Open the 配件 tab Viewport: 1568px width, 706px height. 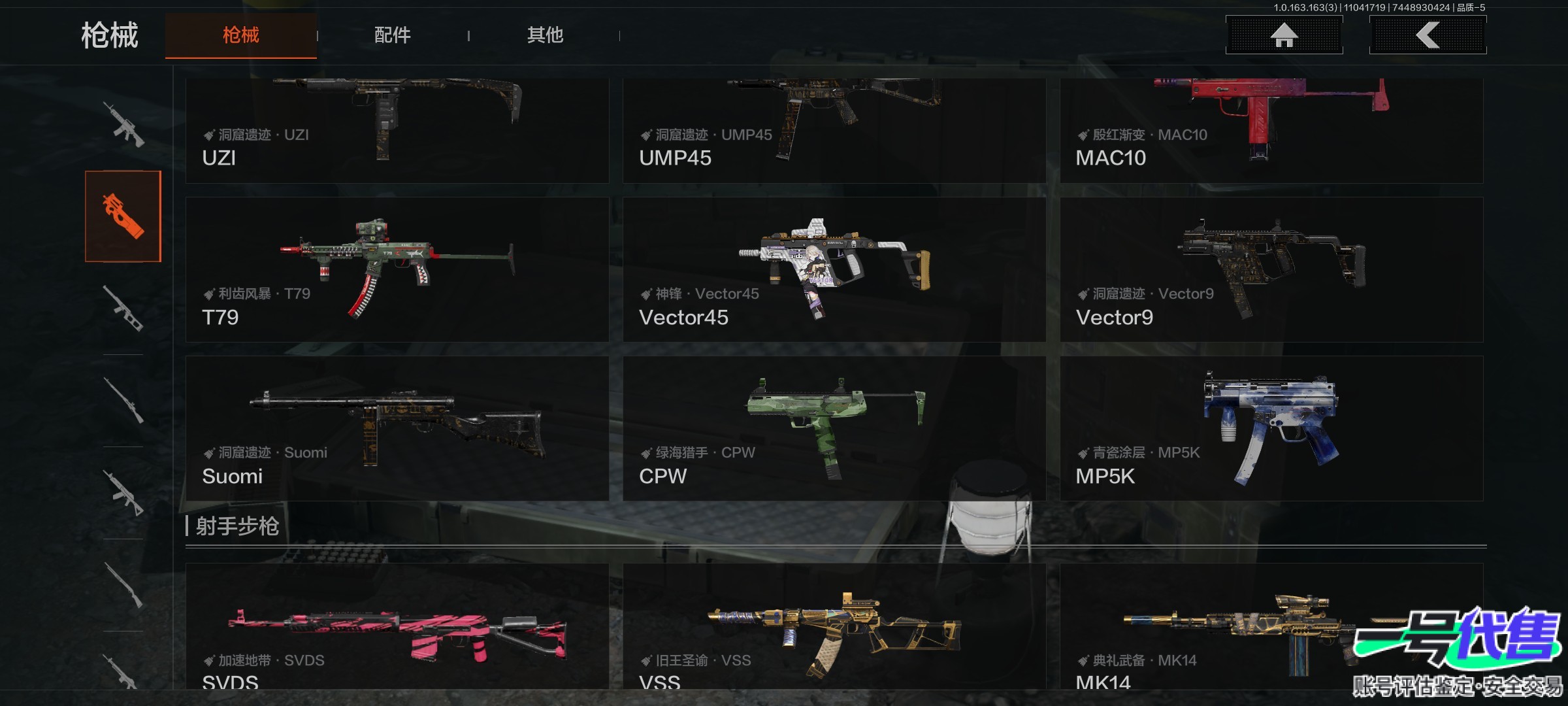point(392,35)
